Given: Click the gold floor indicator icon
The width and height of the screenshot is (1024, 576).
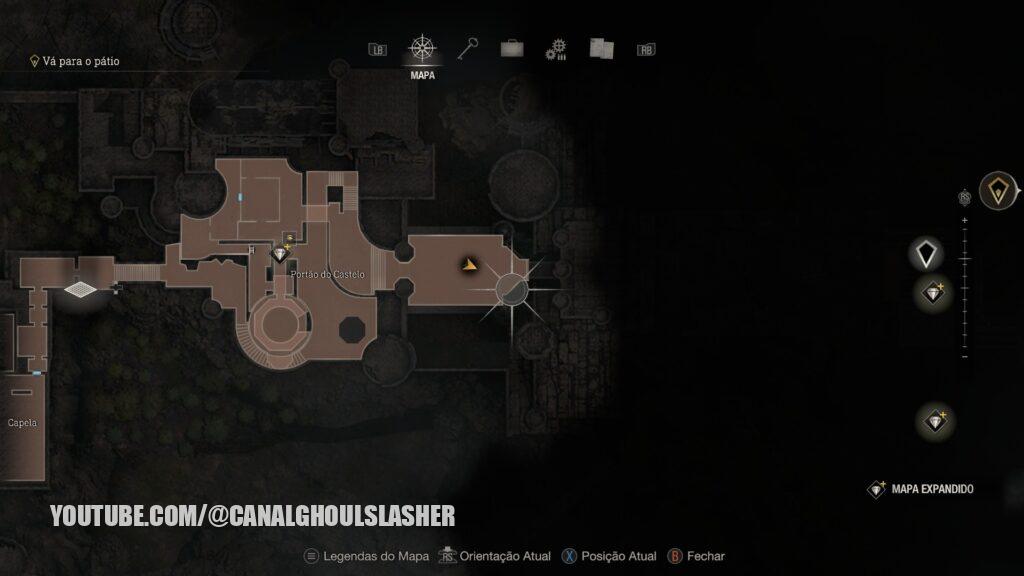Looking at the screenshot, I should [x=996, y=190].
